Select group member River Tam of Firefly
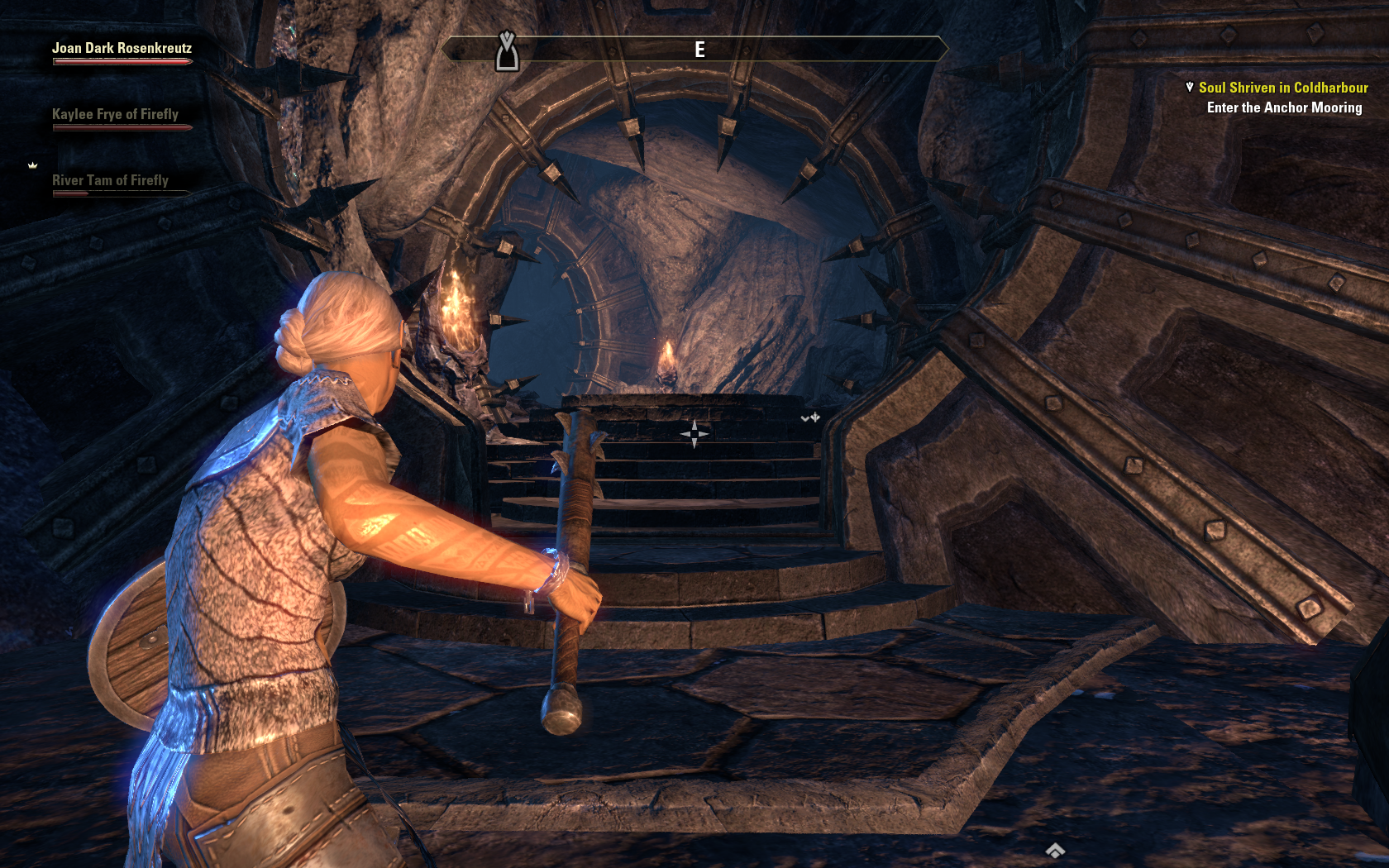This screenshot has width=1389, height=868. click(x=110, y=181)
